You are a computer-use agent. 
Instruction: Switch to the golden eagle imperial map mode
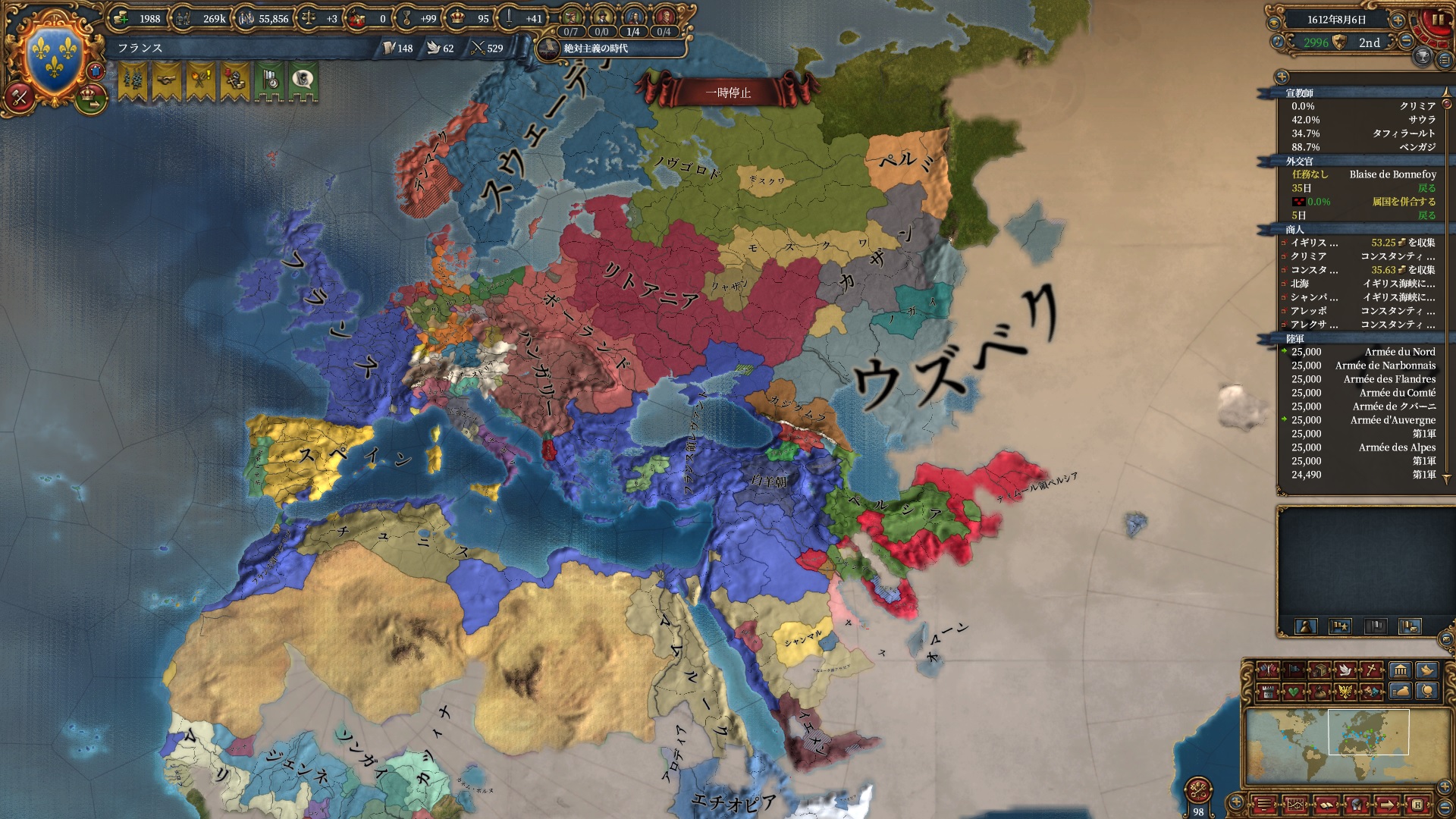[1345, 692]
